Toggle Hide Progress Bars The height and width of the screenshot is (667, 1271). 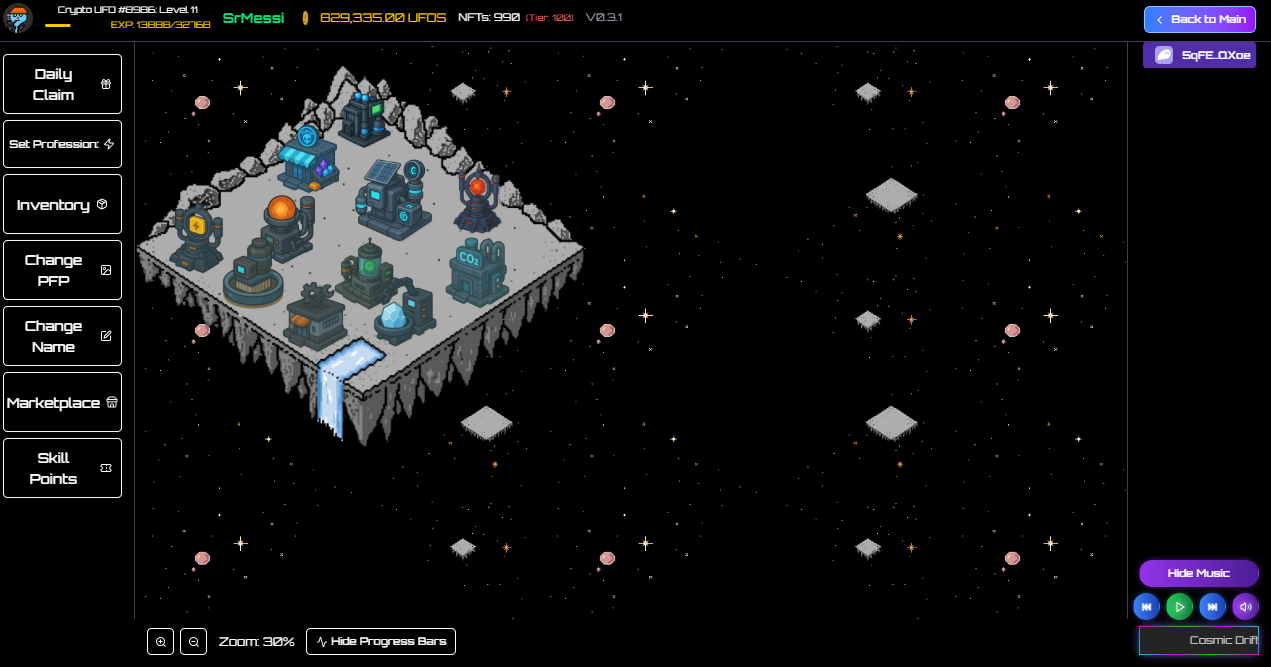coord(381,641)
